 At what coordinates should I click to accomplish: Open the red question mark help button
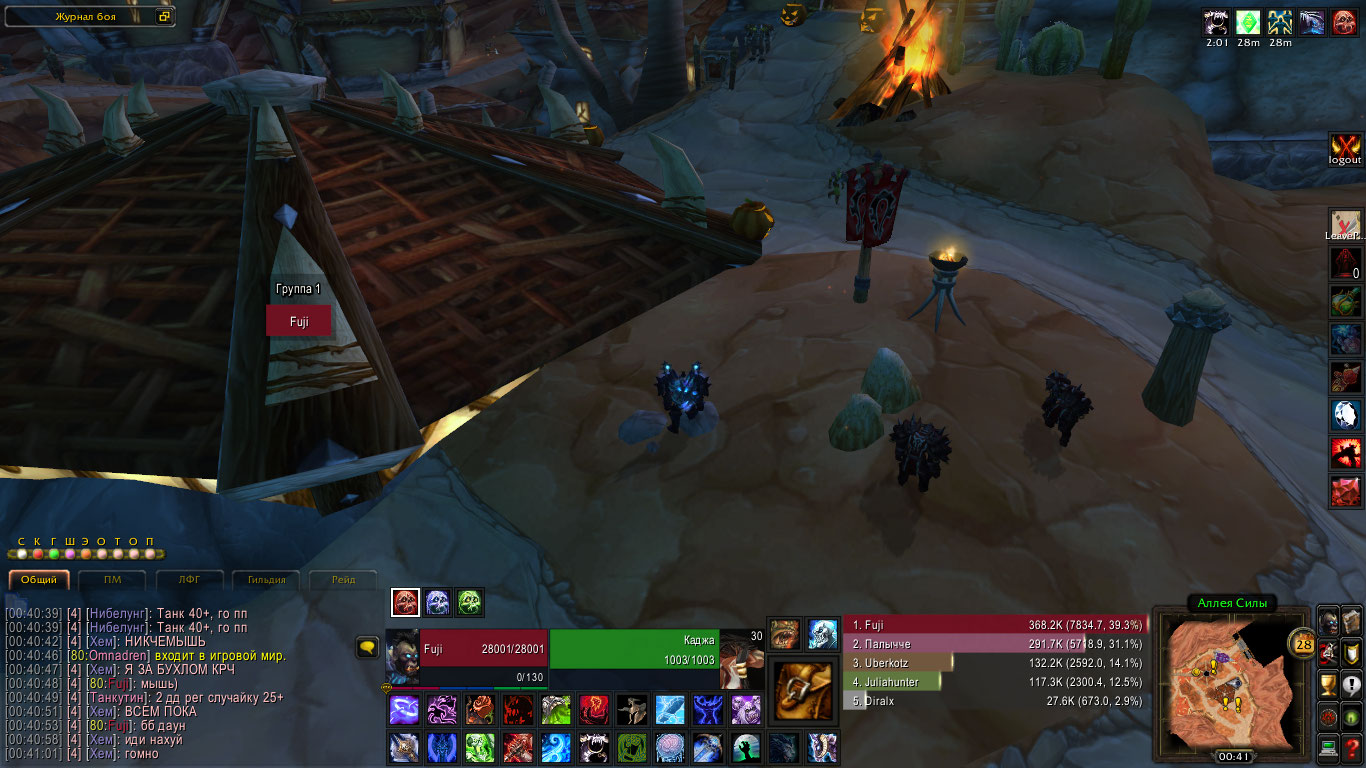1352,746
